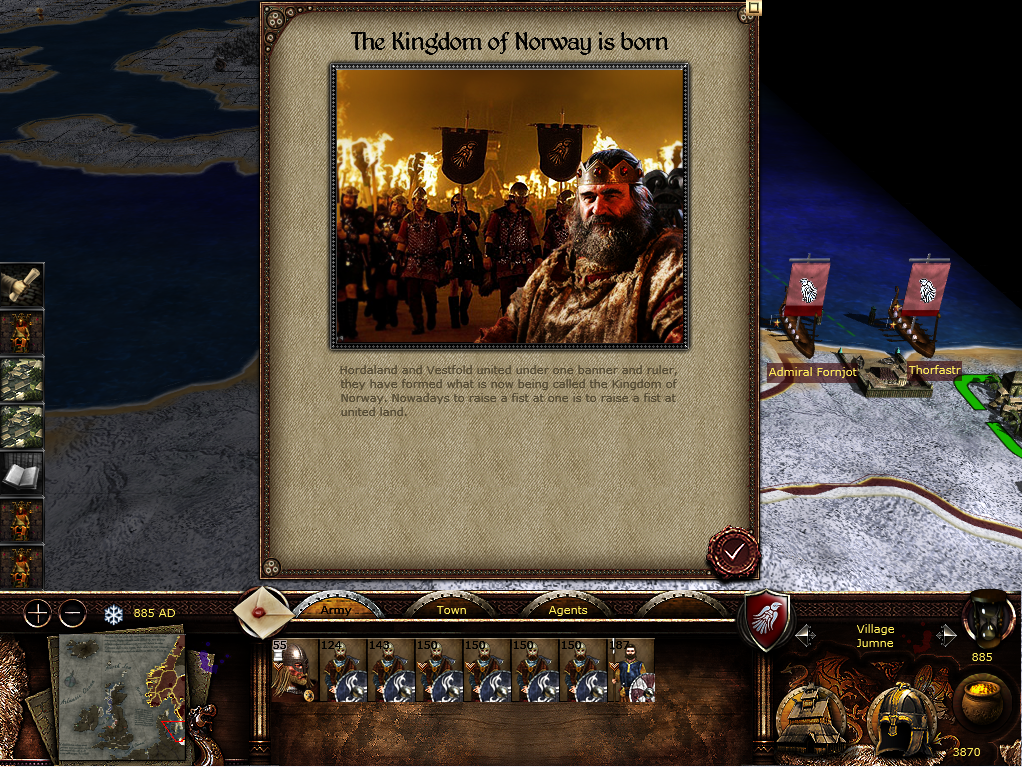Open the Town tab
This screenshot has width=1022, height=767.
coord(451,609)
